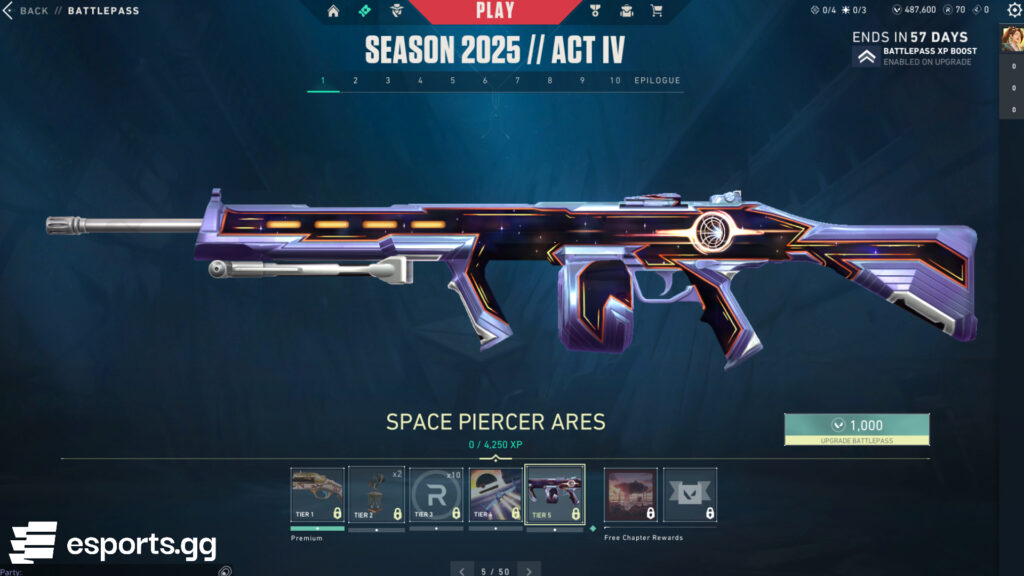Select the Tier 3 Radianite points reward
Screen dimensions: 1024x576
point(436,495)
